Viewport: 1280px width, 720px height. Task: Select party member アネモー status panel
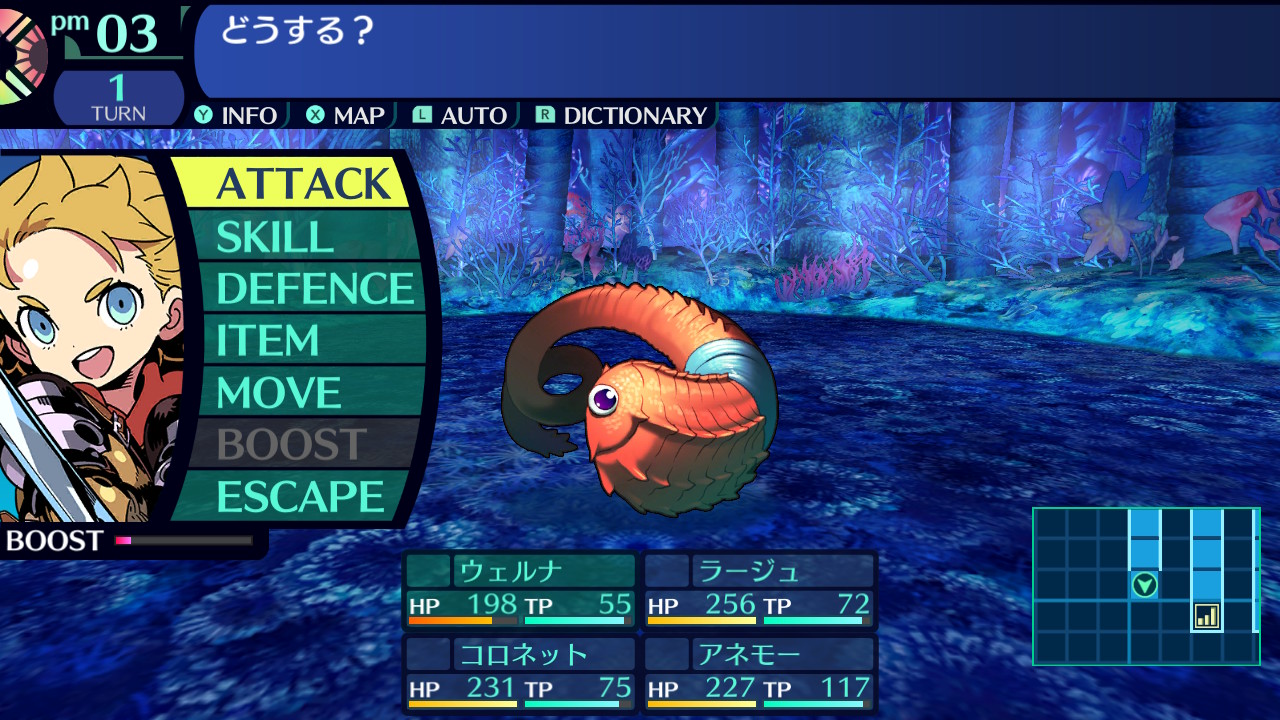(759, 674)
